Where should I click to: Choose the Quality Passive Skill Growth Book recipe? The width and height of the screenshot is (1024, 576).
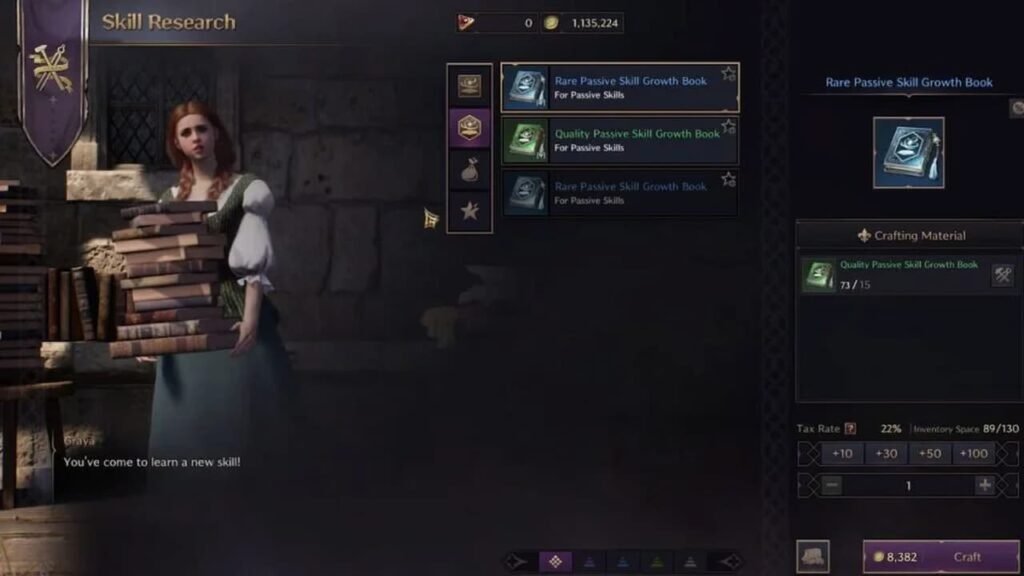pyautogui.click(x=620, y=140)
